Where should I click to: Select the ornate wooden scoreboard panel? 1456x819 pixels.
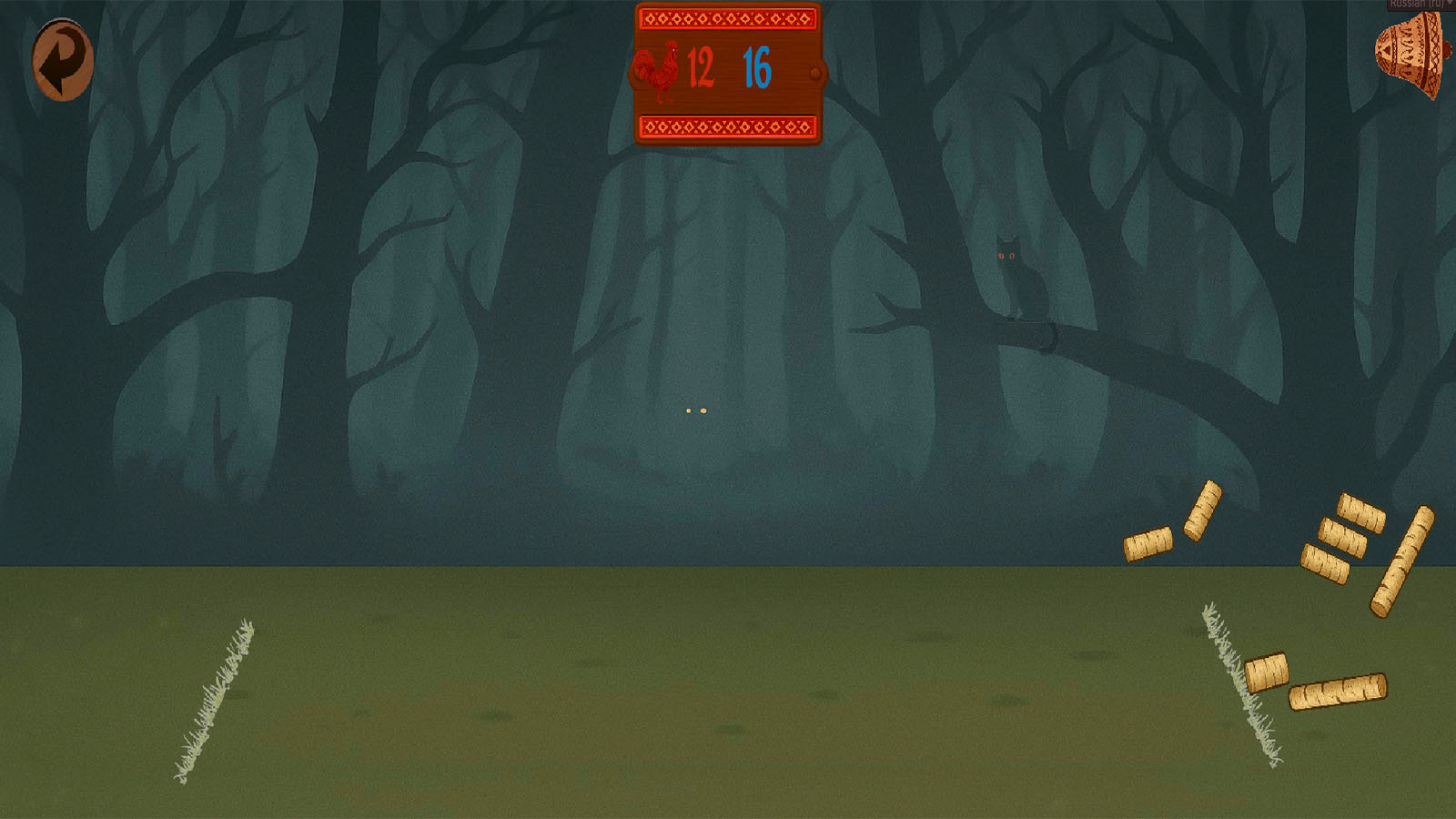pos(728,73)
